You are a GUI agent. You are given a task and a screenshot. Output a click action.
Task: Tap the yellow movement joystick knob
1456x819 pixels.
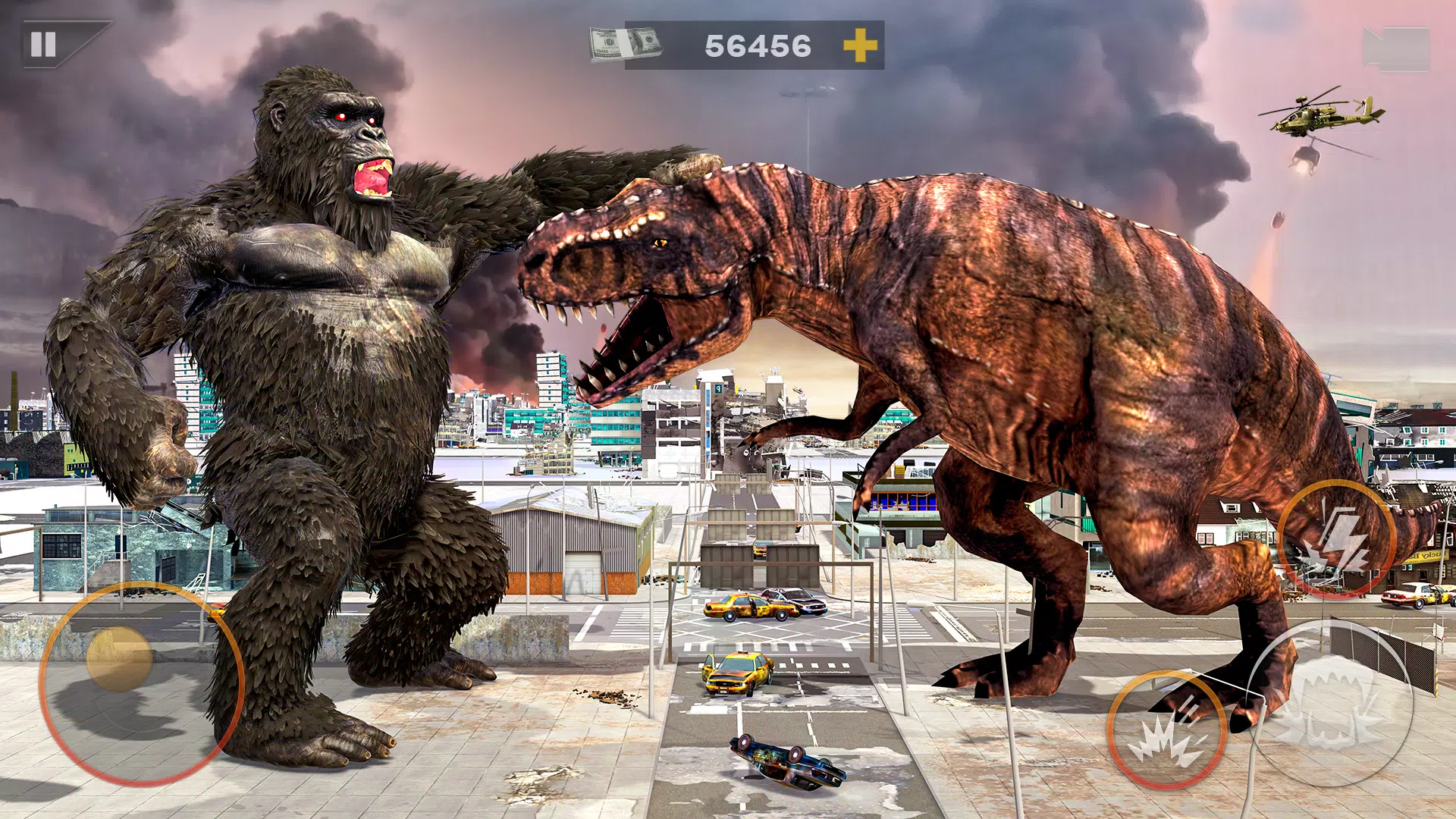point(119,658)
